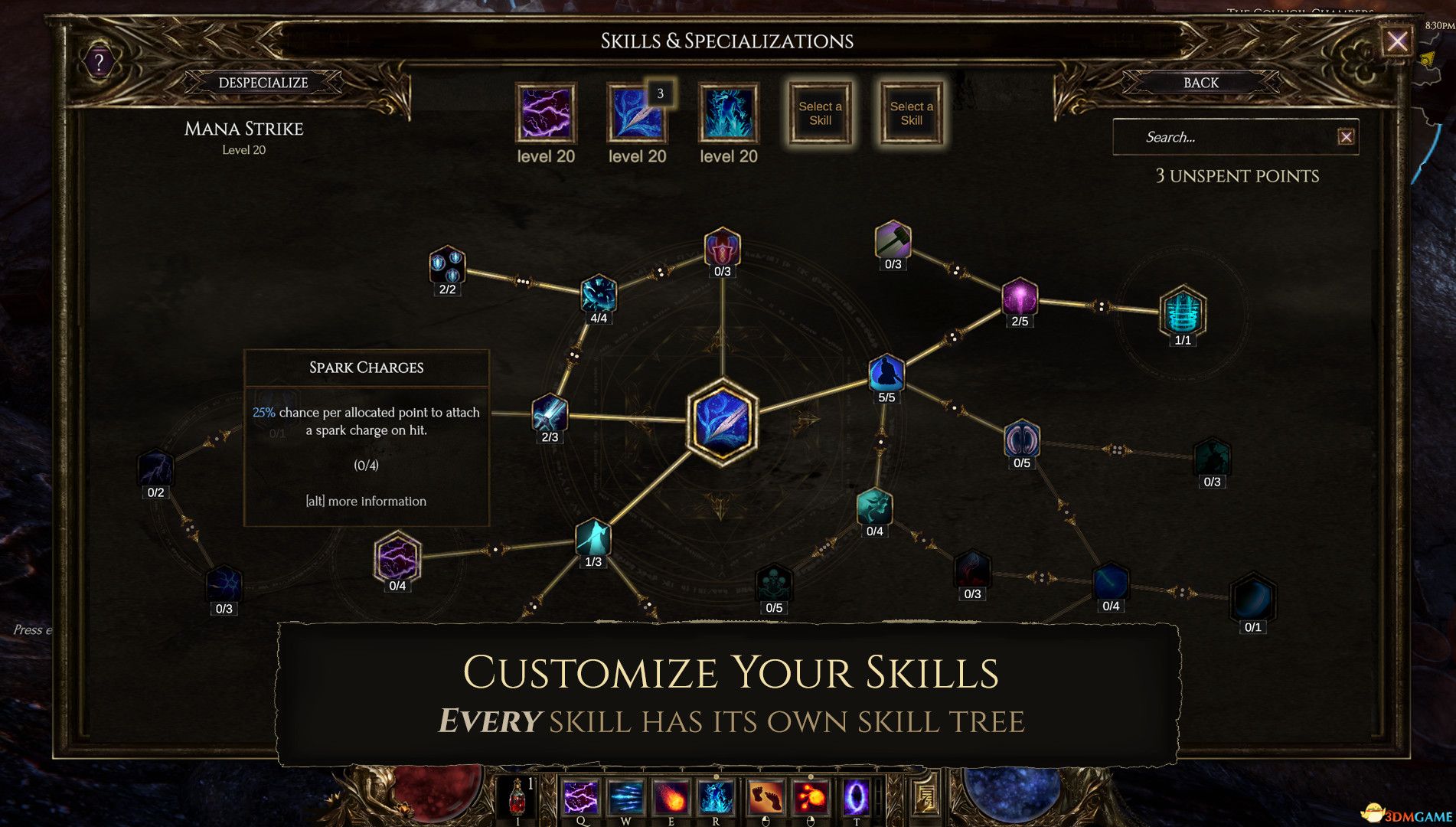1456x827 pixels.
Task: Activate the fireball ability on the hotbar
Action: click(x=671, y=796)
